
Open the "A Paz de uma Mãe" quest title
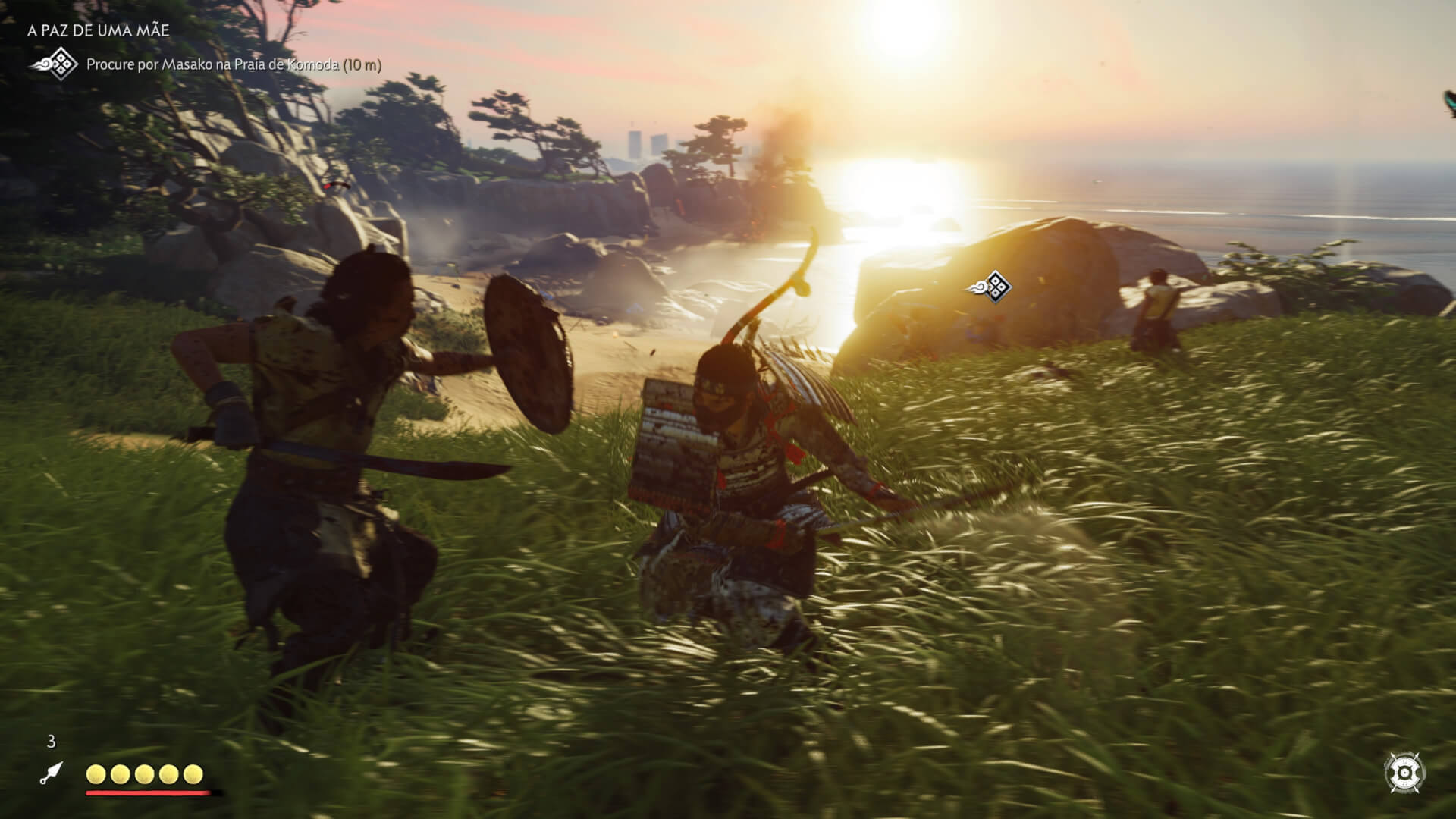point(99,30)
